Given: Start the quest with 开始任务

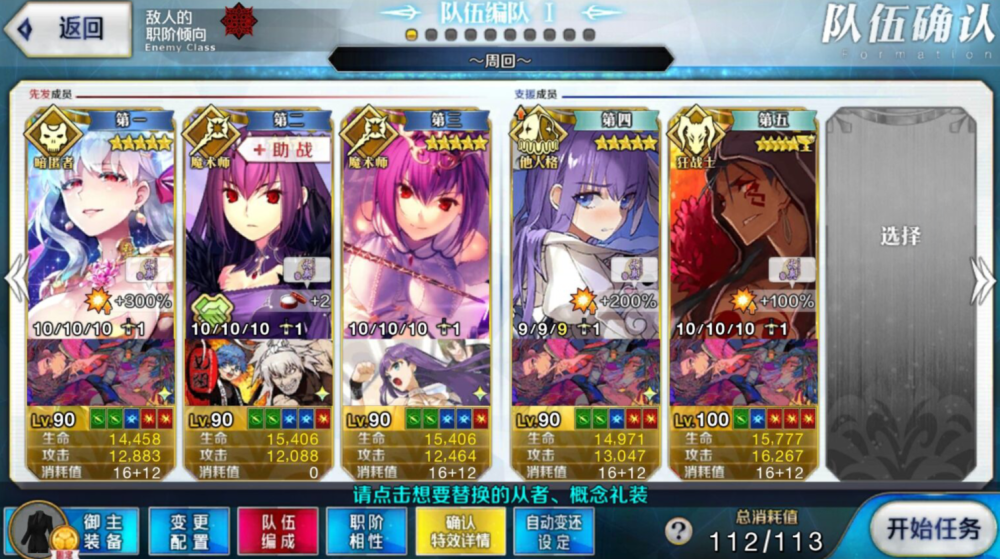Looking at the screenshot, I should [932, 529].
